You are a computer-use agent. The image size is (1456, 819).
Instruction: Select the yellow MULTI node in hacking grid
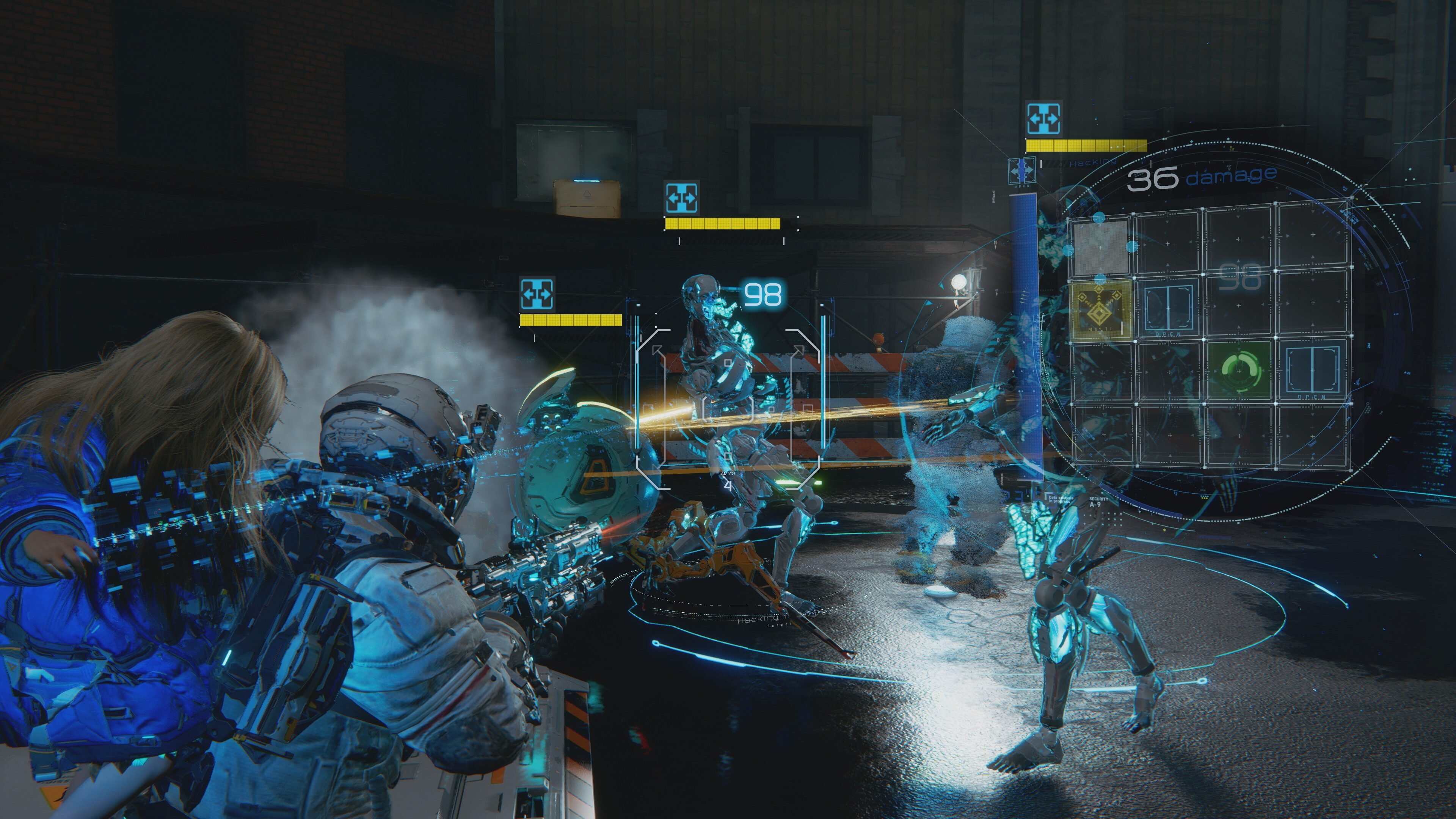coord(1100,310)
